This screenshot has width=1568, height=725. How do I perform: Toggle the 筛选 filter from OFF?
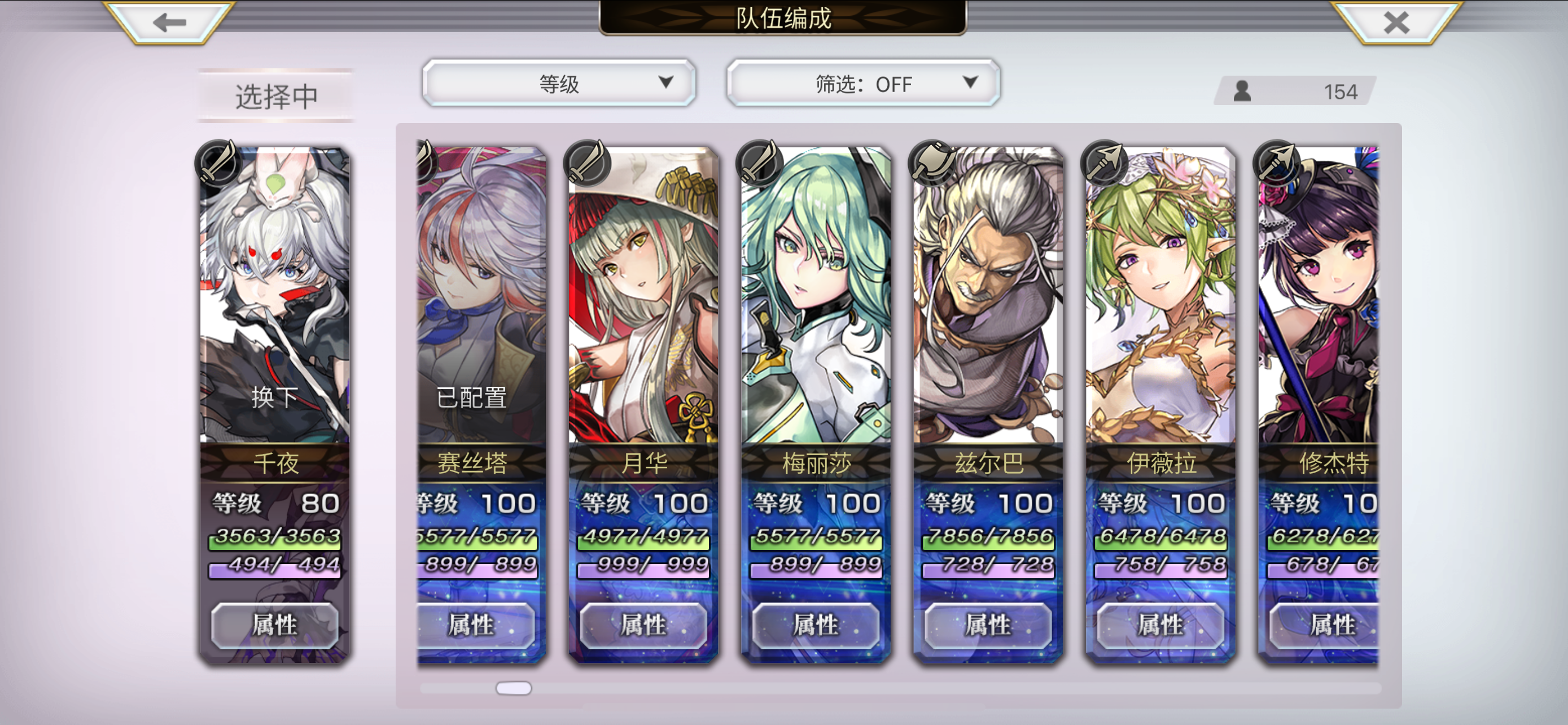(x=862, y=84)
